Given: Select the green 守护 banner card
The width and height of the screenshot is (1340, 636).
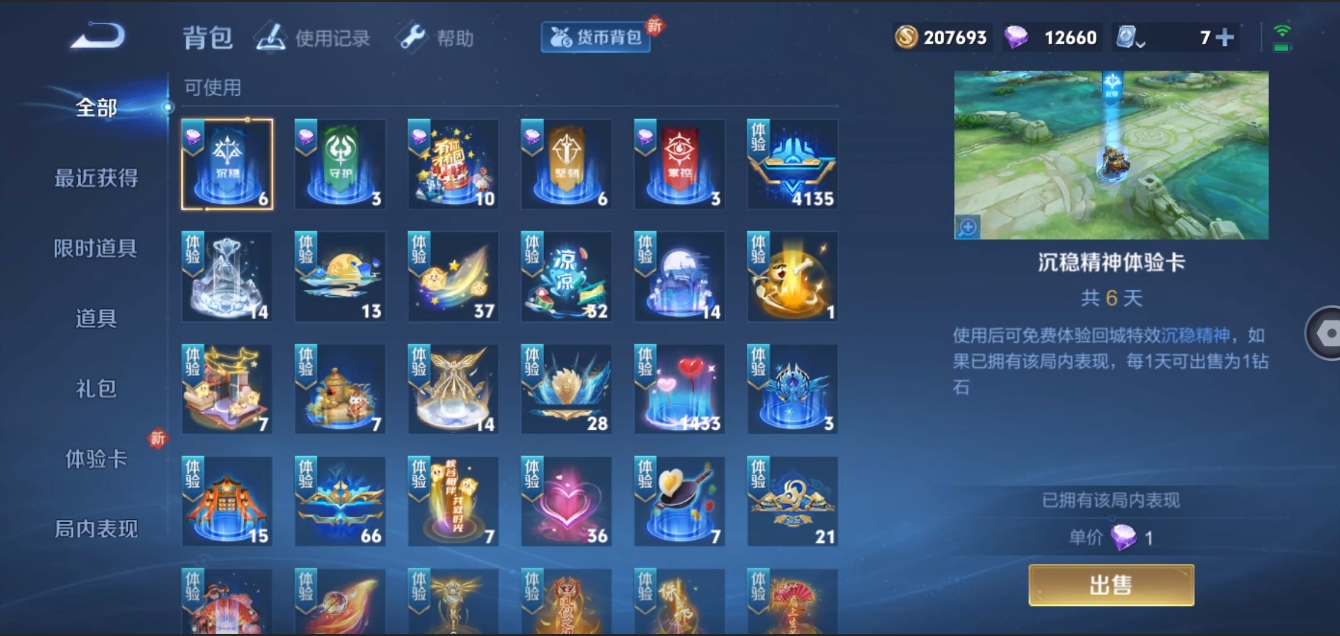Looking at the screenshot, I should coord(340,165).
